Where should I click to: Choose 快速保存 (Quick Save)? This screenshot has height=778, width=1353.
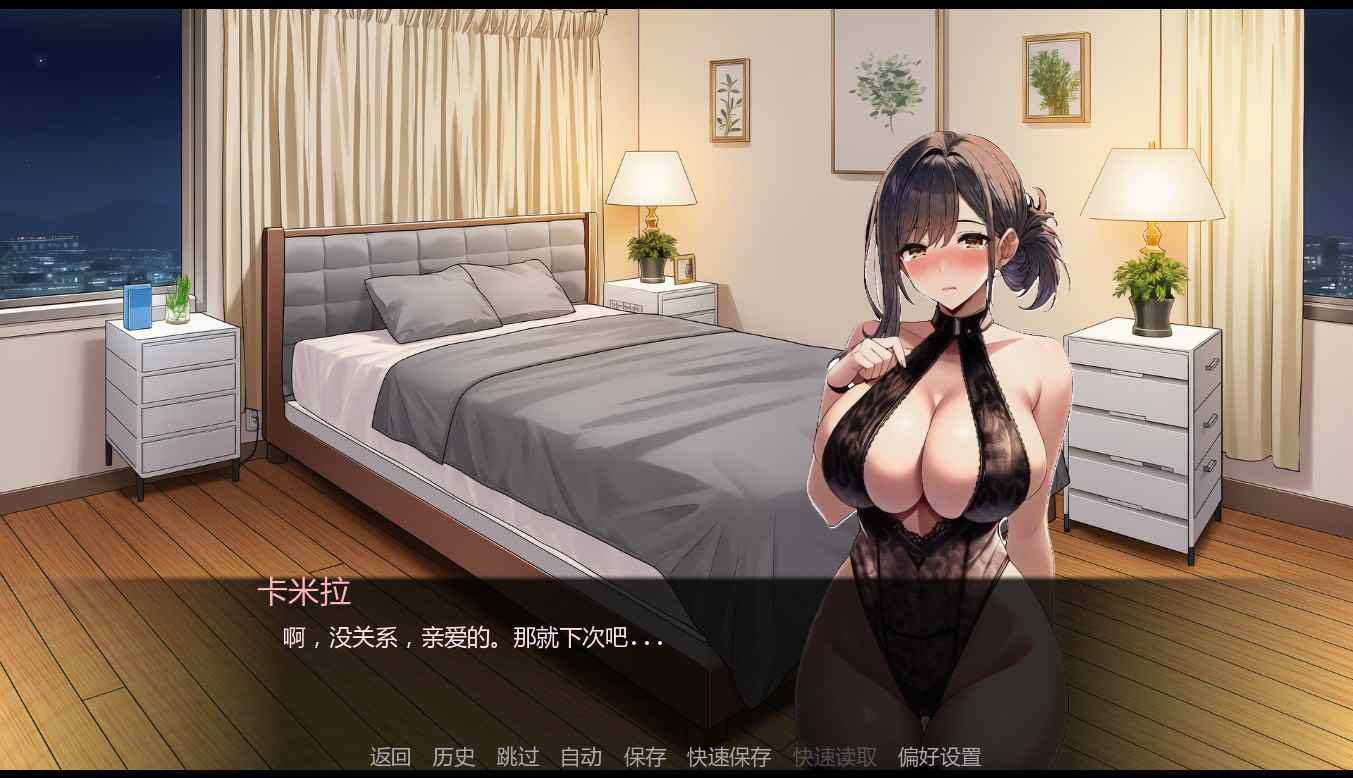point(729,757)
